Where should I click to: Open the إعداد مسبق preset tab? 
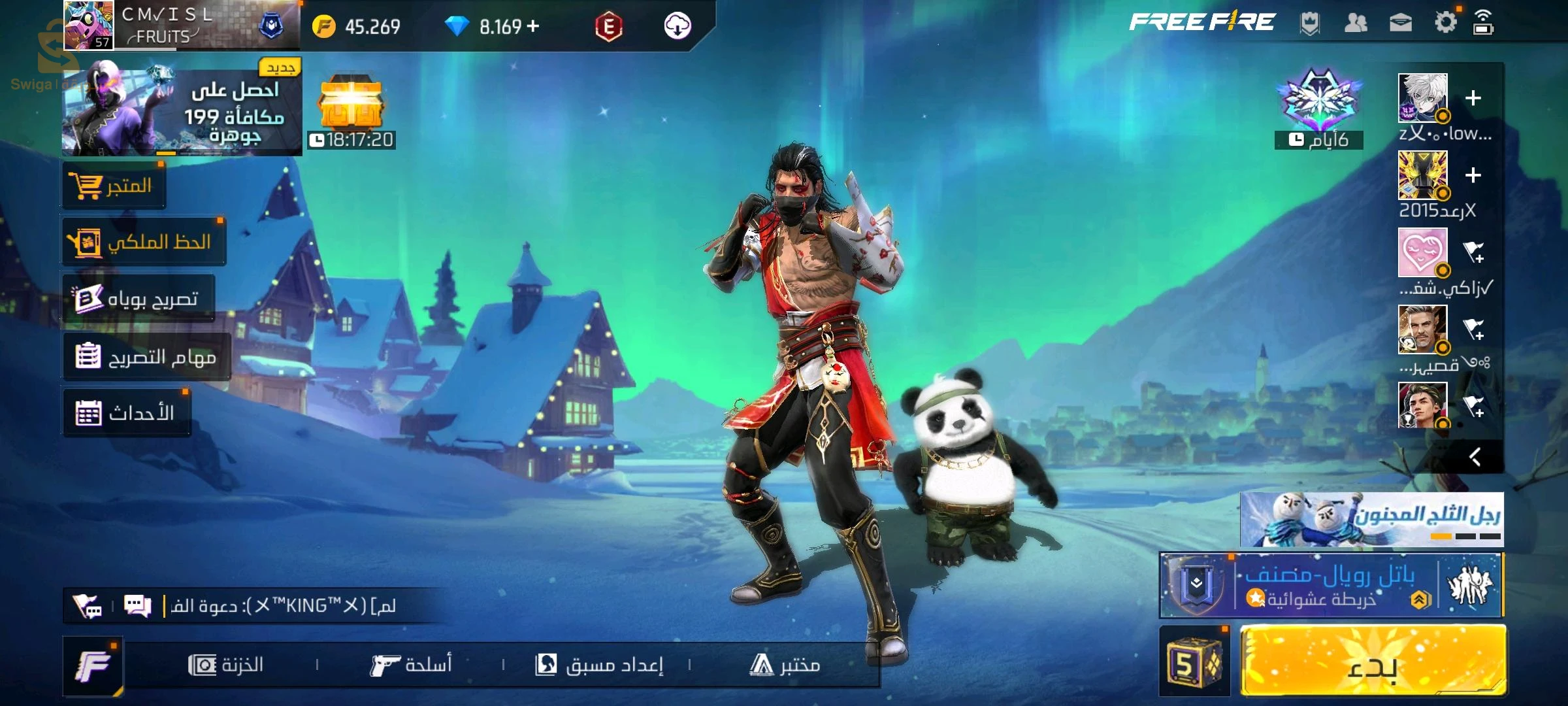[599, 665]
